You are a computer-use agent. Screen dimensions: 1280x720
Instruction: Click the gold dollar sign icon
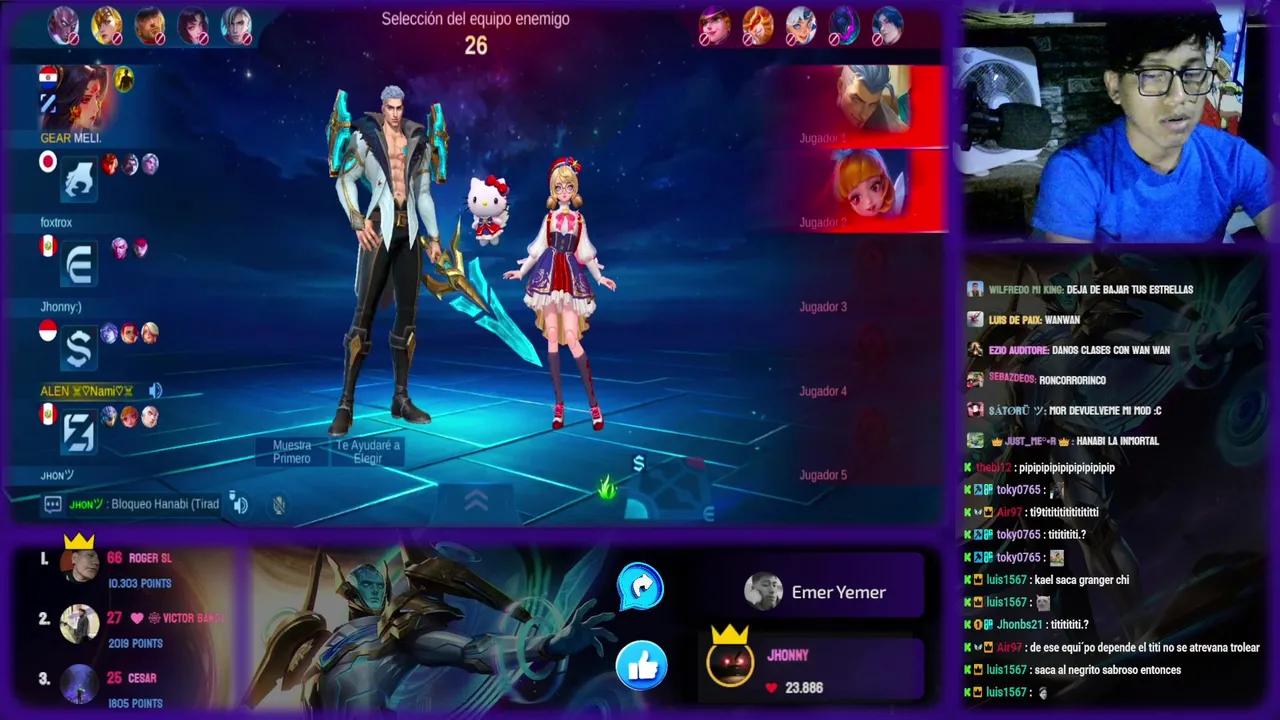pos(639,463)
